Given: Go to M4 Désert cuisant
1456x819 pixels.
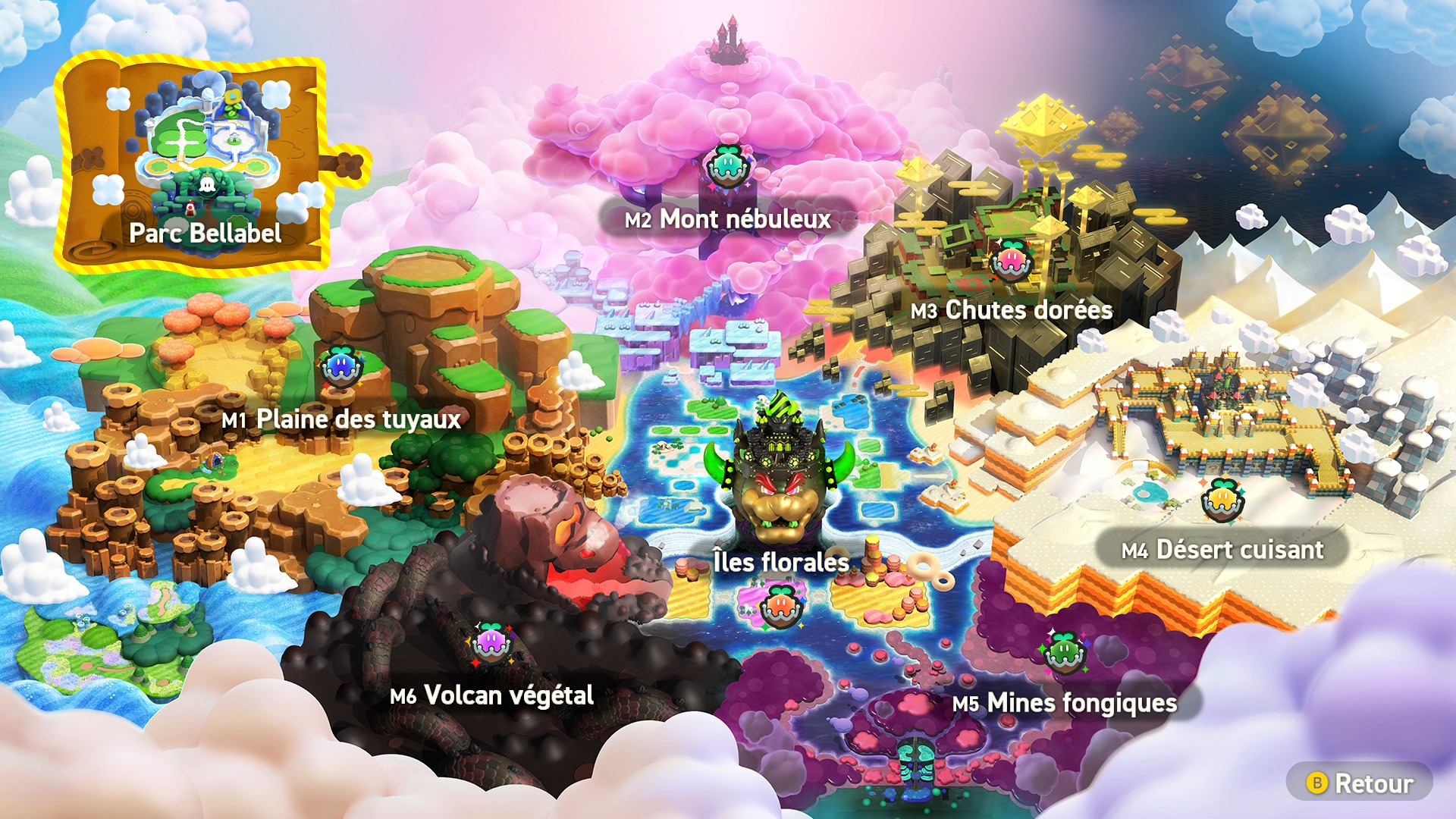Looking at the screenshot, I should (1222, 549).
